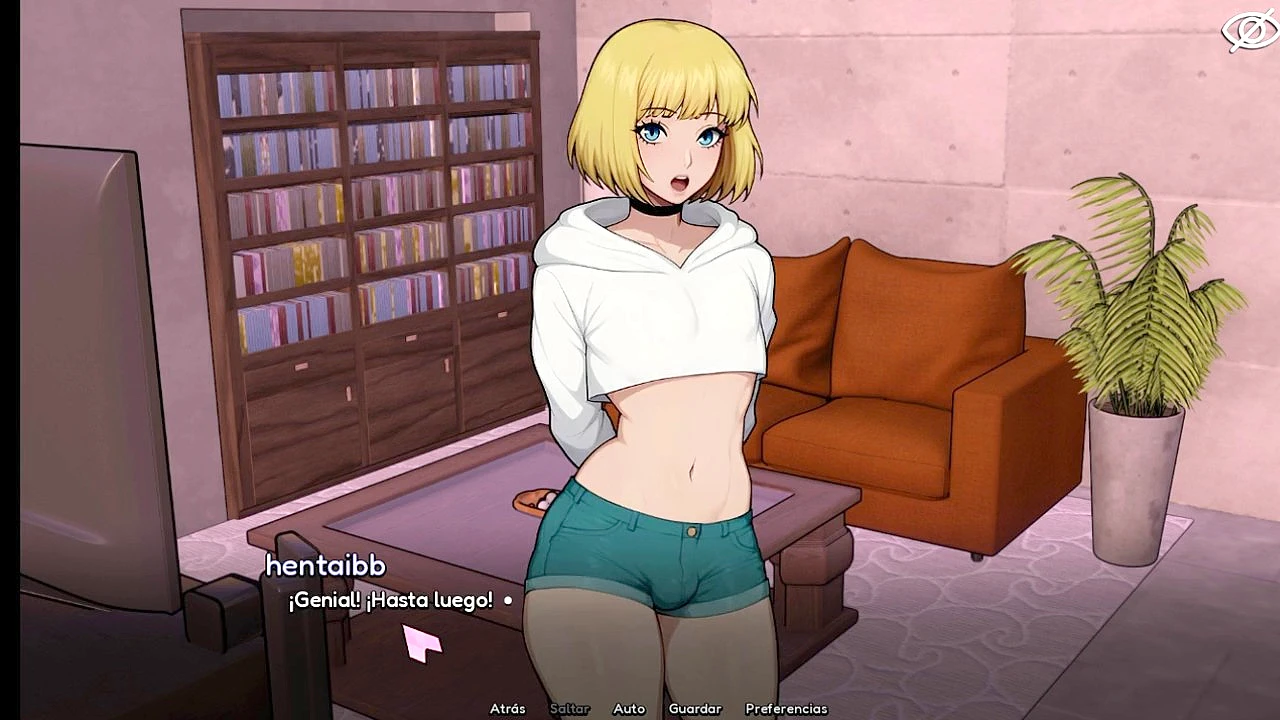
Task: Hide the interface with the eye icon
Action: (1249, 32)
